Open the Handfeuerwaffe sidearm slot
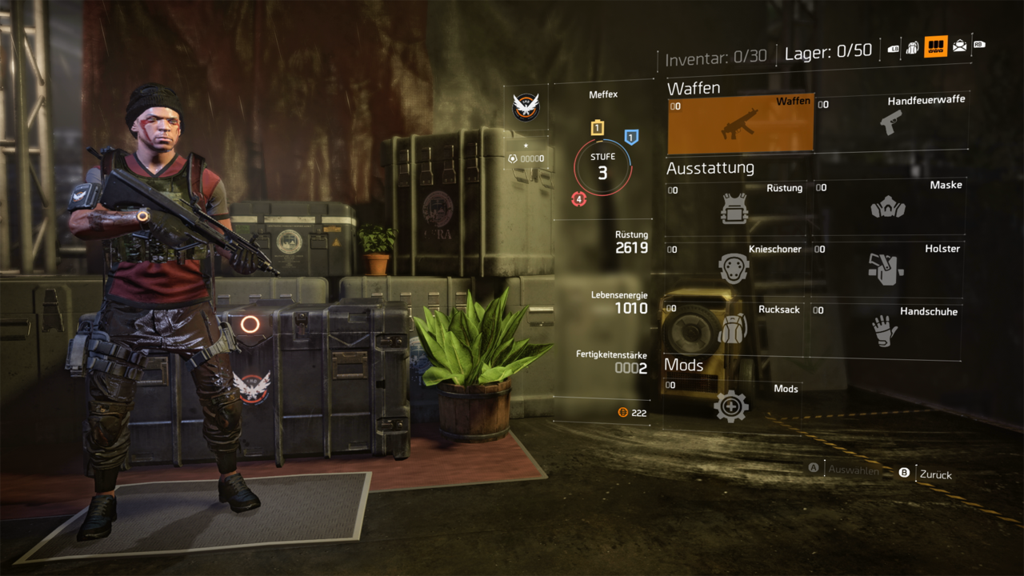This screenshot has width=1024, height=576. [x=890, y=123]
